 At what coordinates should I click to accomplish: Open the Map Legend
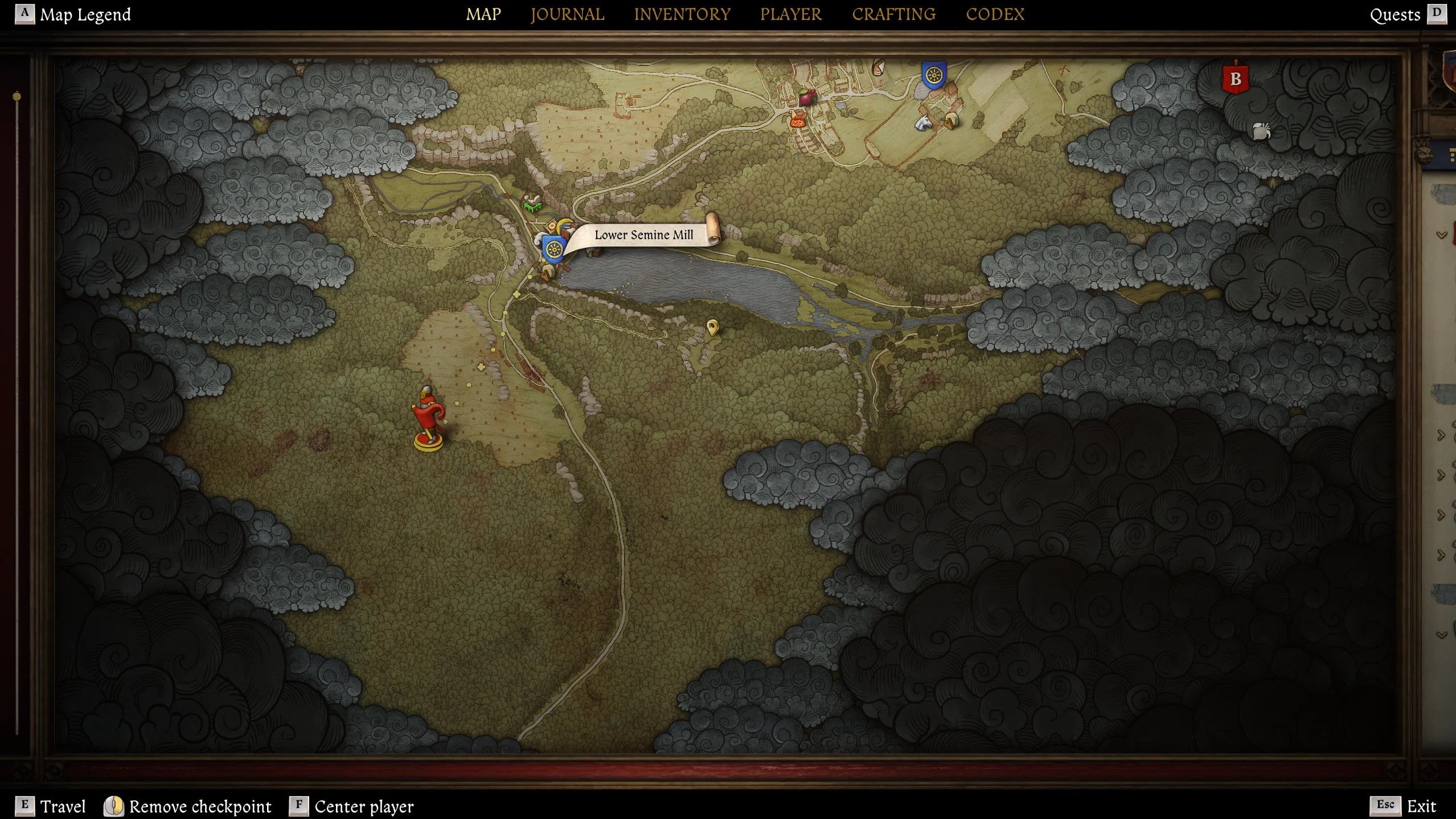84,14
